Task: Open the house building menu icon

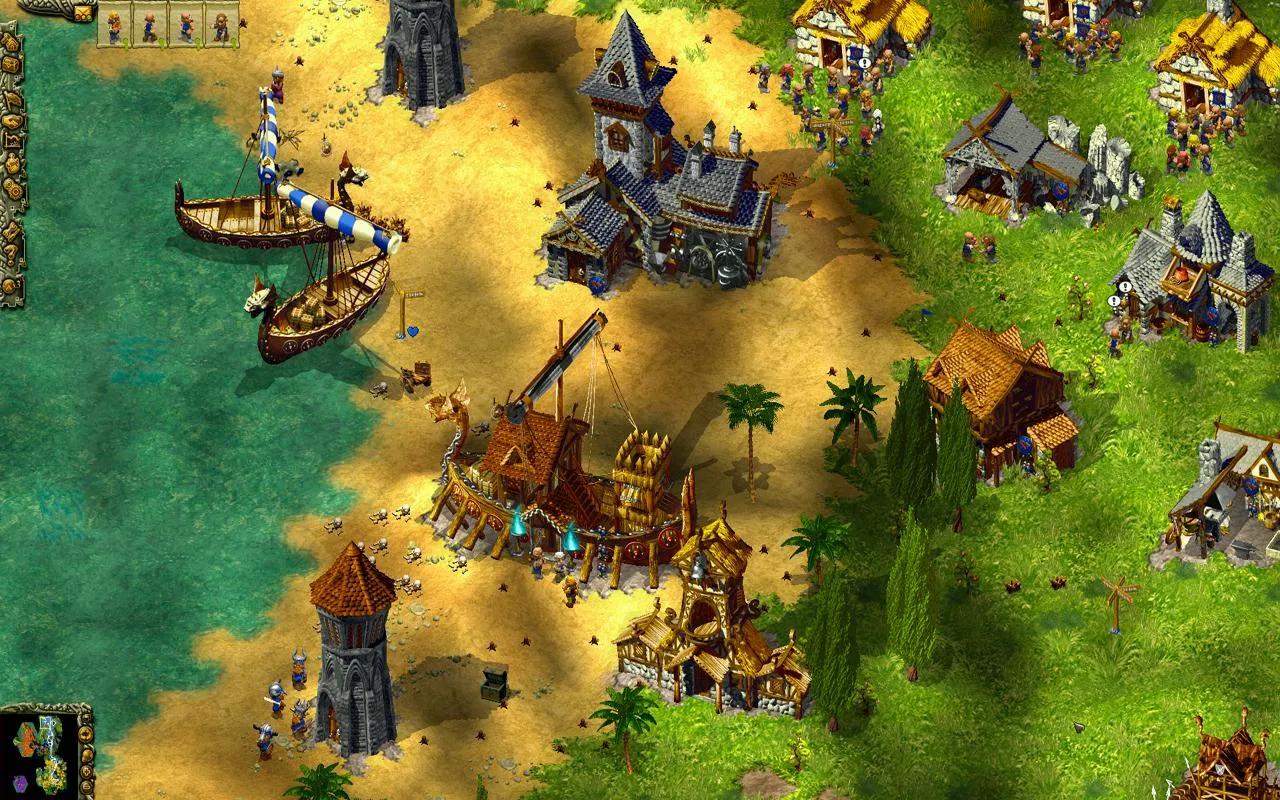Action: (x=12, y=43)
